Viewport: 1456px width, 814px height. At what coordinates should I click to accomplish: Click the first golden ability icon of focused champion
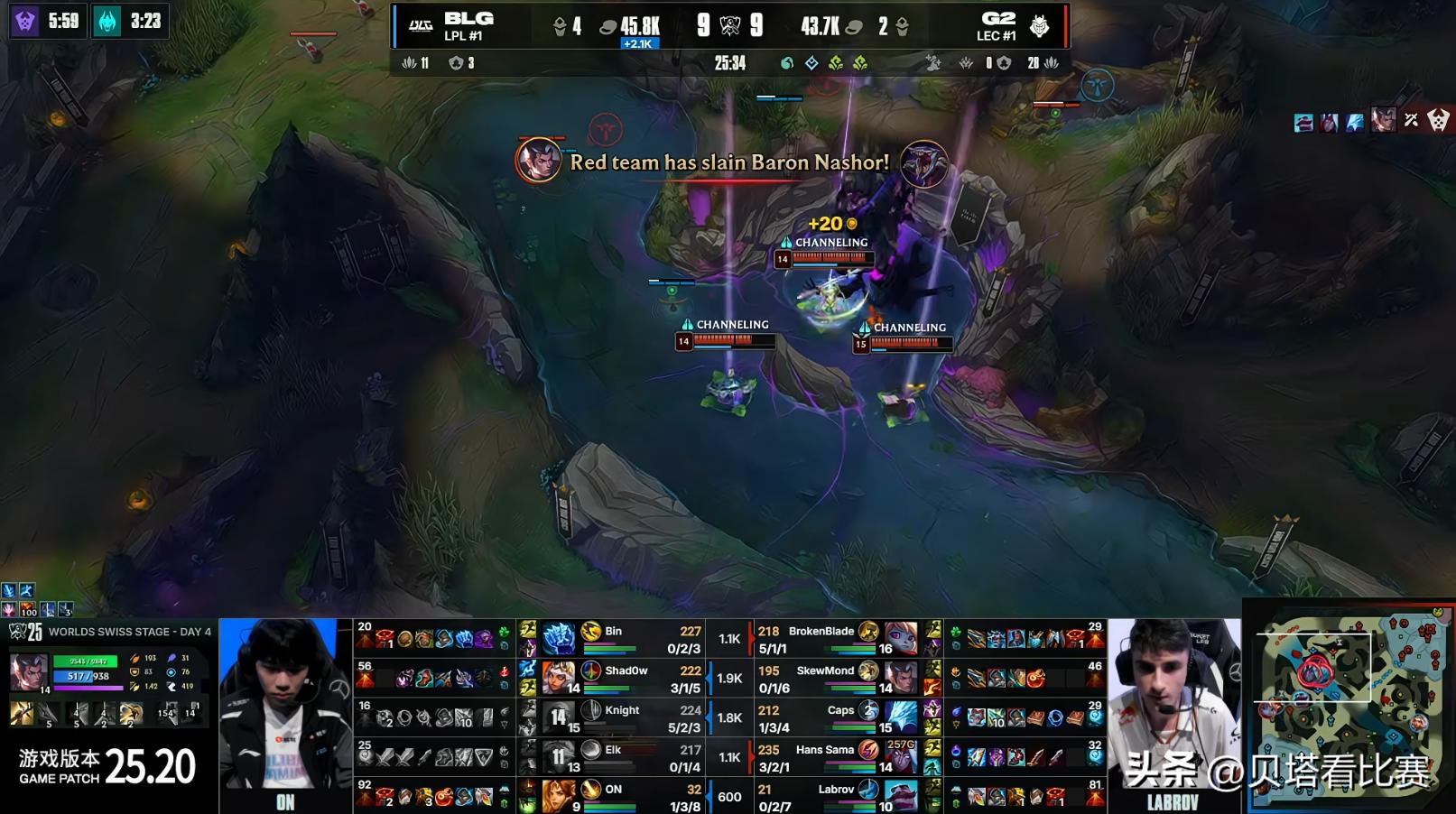22,714
